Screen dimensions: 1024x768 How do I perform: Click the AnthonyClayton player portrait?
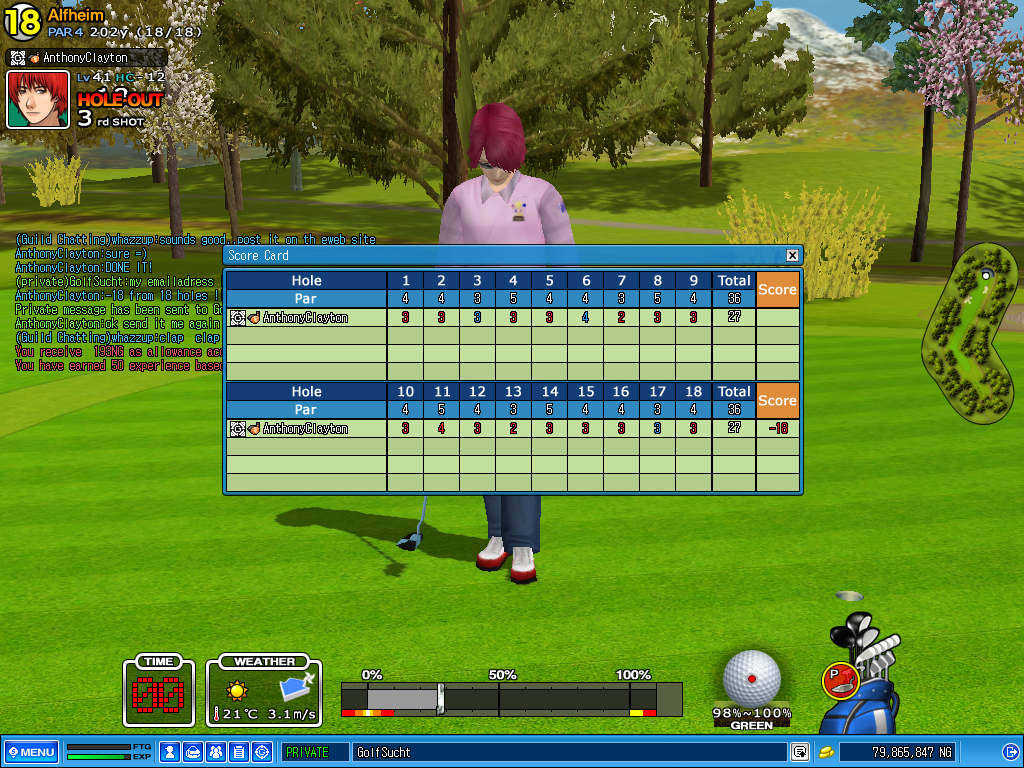pyautogui.click(x=38, y=99)
